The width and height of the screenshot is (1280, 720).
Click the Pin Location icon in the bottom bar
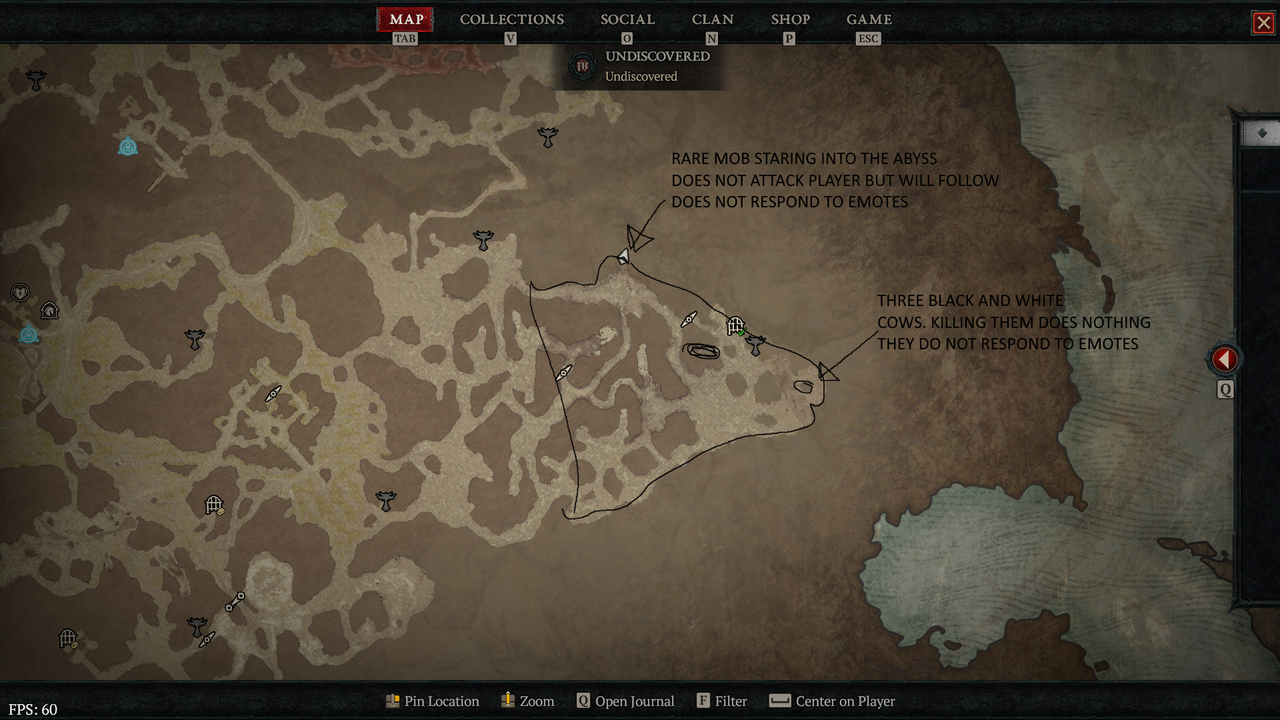coord(392,701)
